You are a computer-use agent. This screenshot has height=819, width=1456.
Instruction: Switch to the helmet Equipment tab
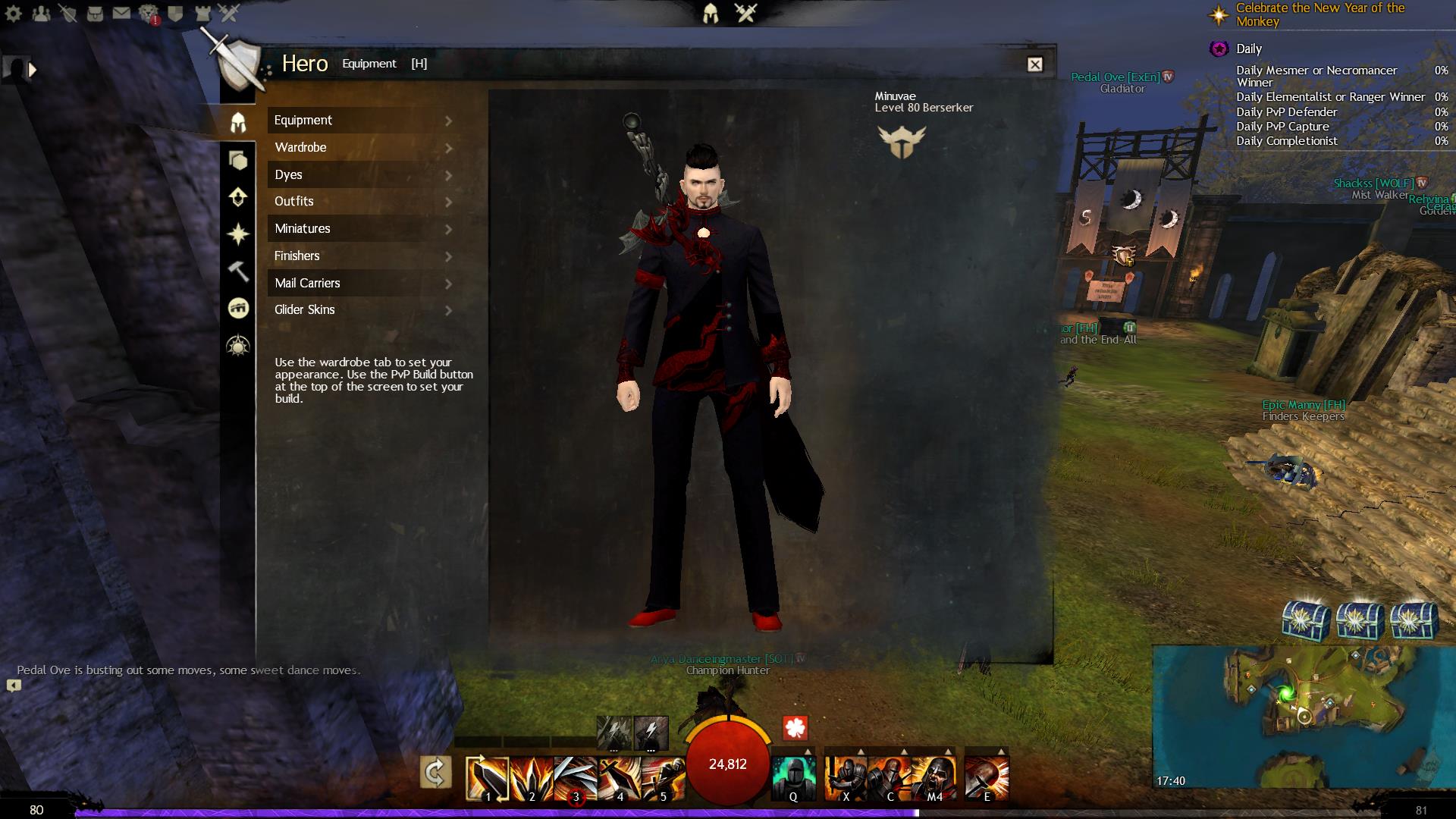(x=238, y=122)
